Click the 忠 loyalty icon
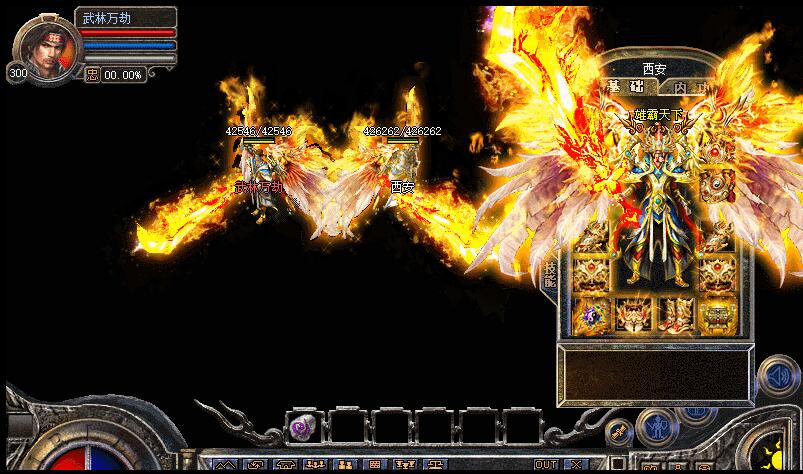Screen dimensions: 803x474 point(92,74)
